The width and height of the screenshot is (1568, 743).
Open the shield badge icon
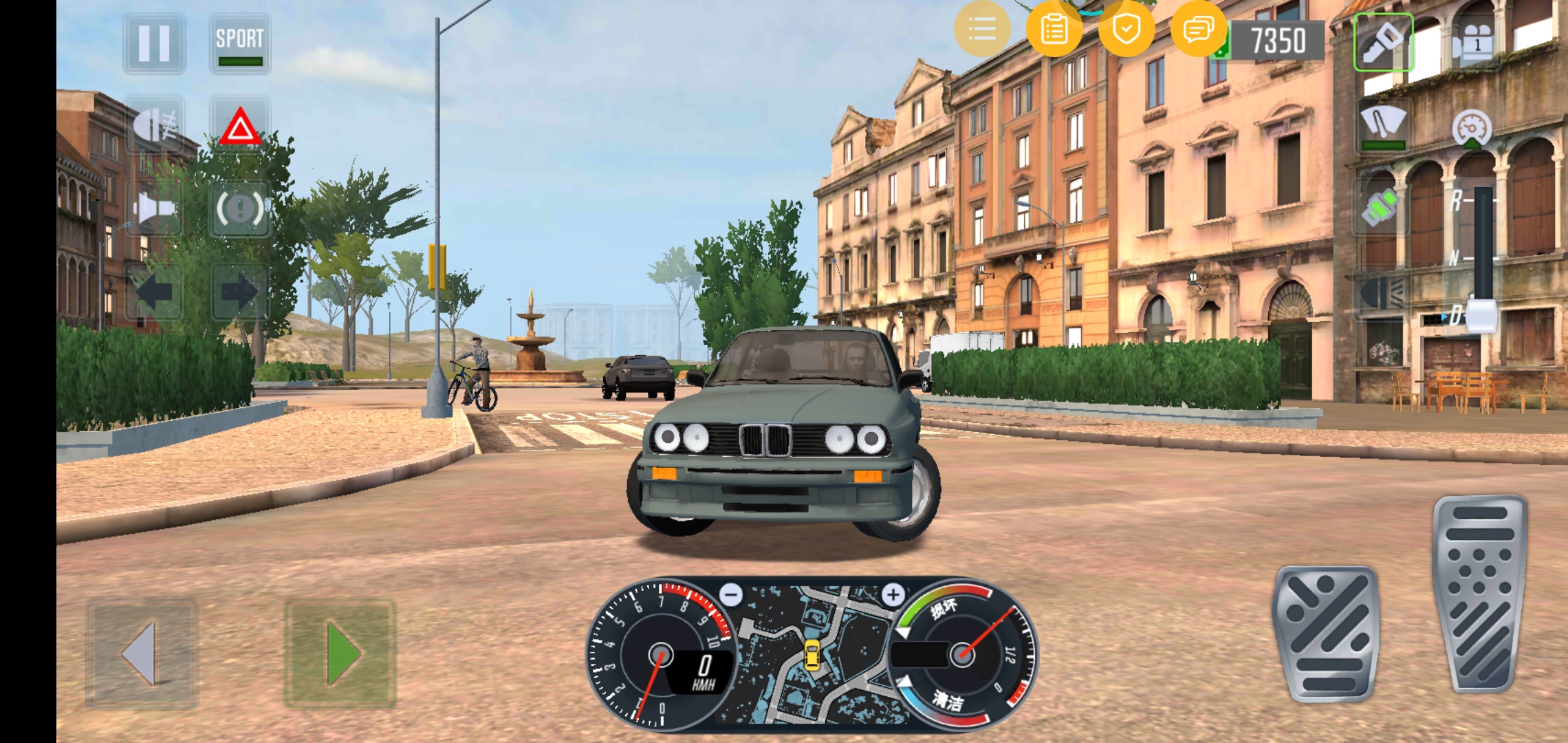click(1126, 29)
